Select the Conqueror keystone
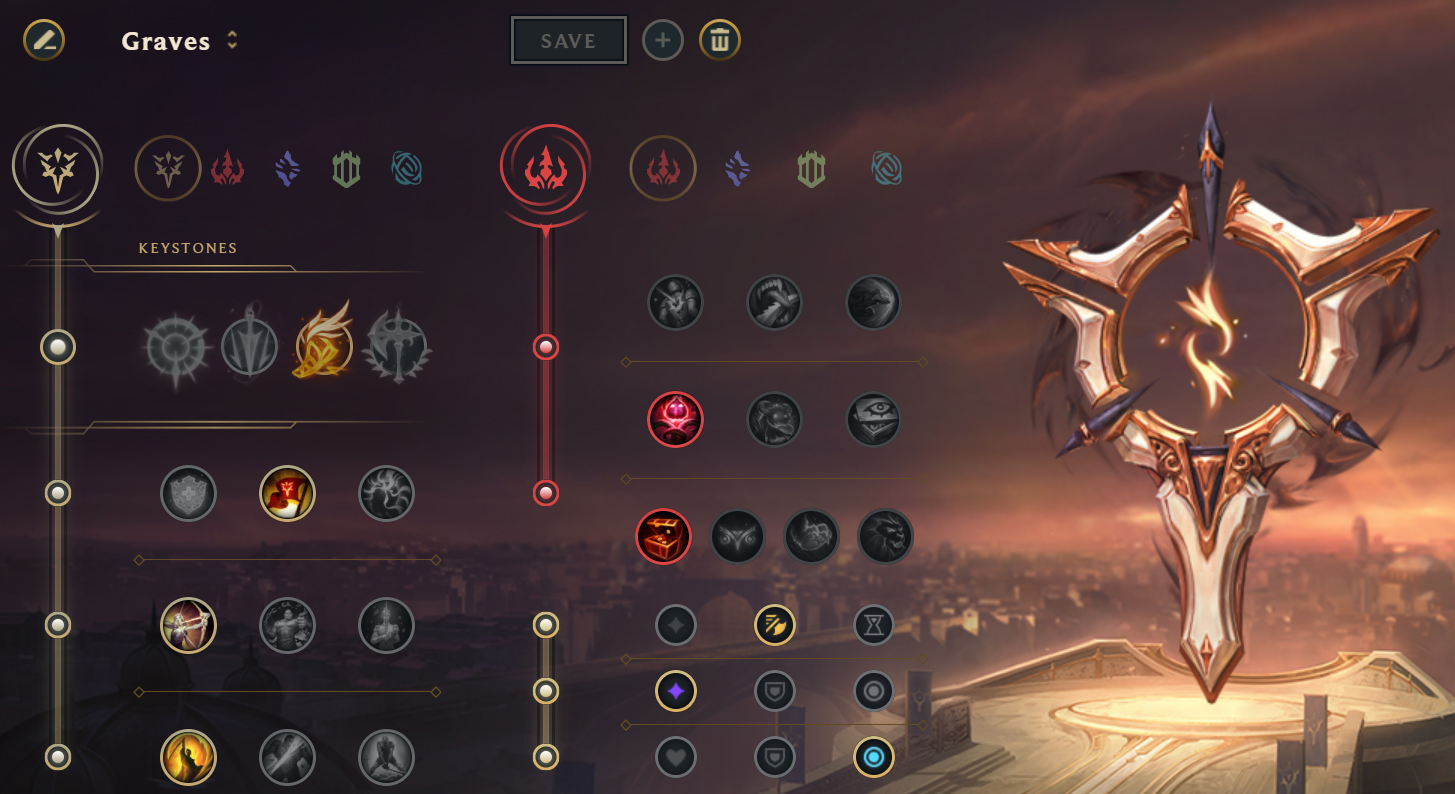This screenshot has height=794, width=1455. coord(398,348)
